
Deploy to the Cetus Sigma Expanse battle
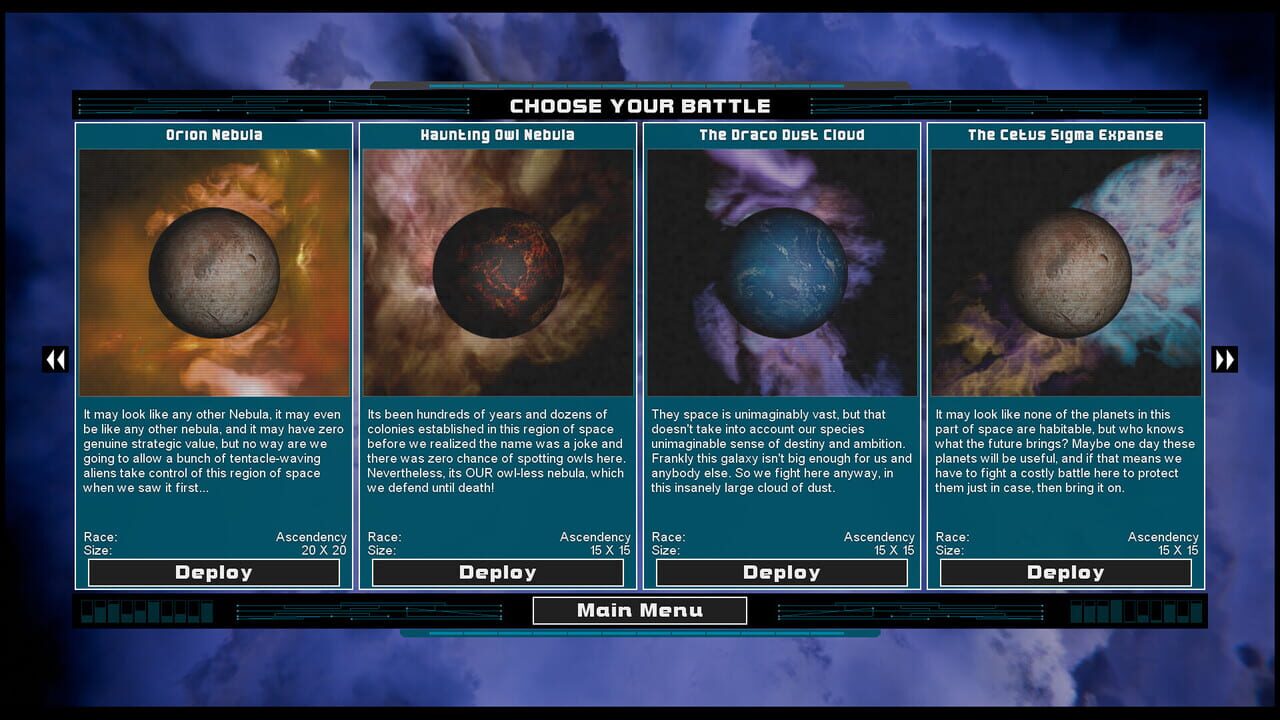pyautogui.click(x=1065, y=572)
